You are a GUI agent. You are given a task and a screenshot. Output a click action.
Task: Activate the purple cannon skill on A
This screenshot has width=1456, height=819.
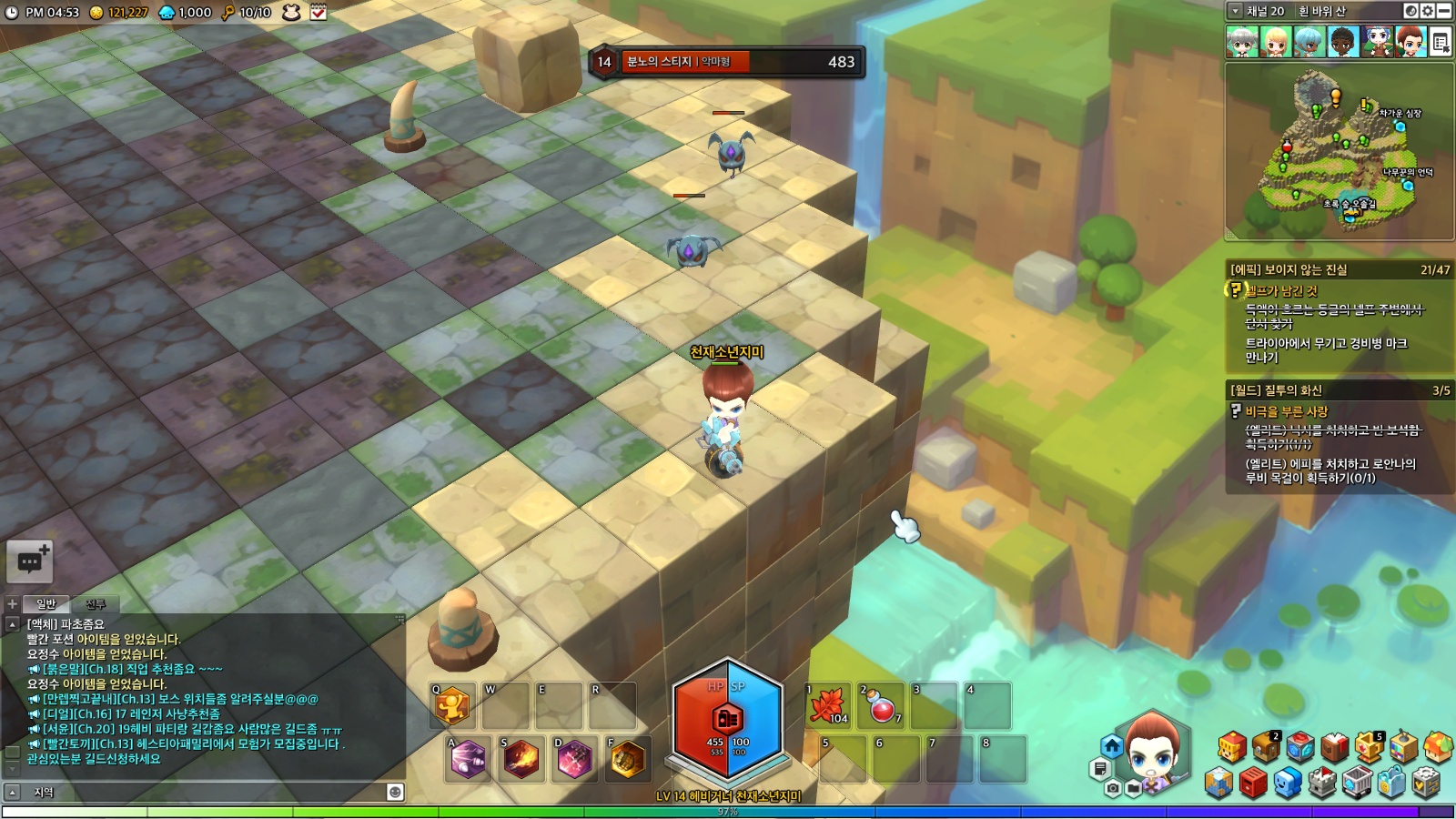click(x=468, y=759)
